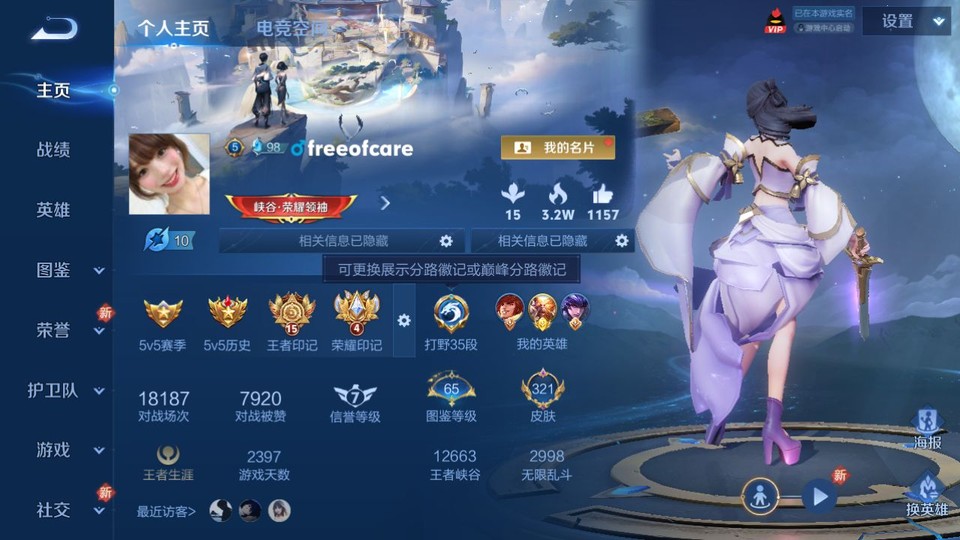Tap the 海报 poster button

click(927, 429)
